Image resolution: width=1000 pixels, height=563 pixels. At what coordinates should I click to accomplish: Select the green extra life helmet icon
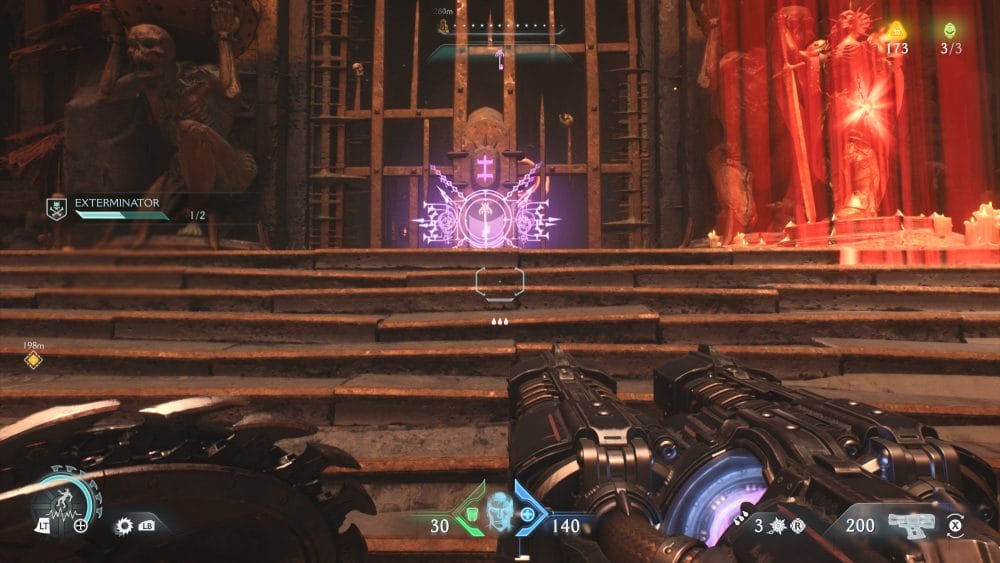tap(948, 30)
